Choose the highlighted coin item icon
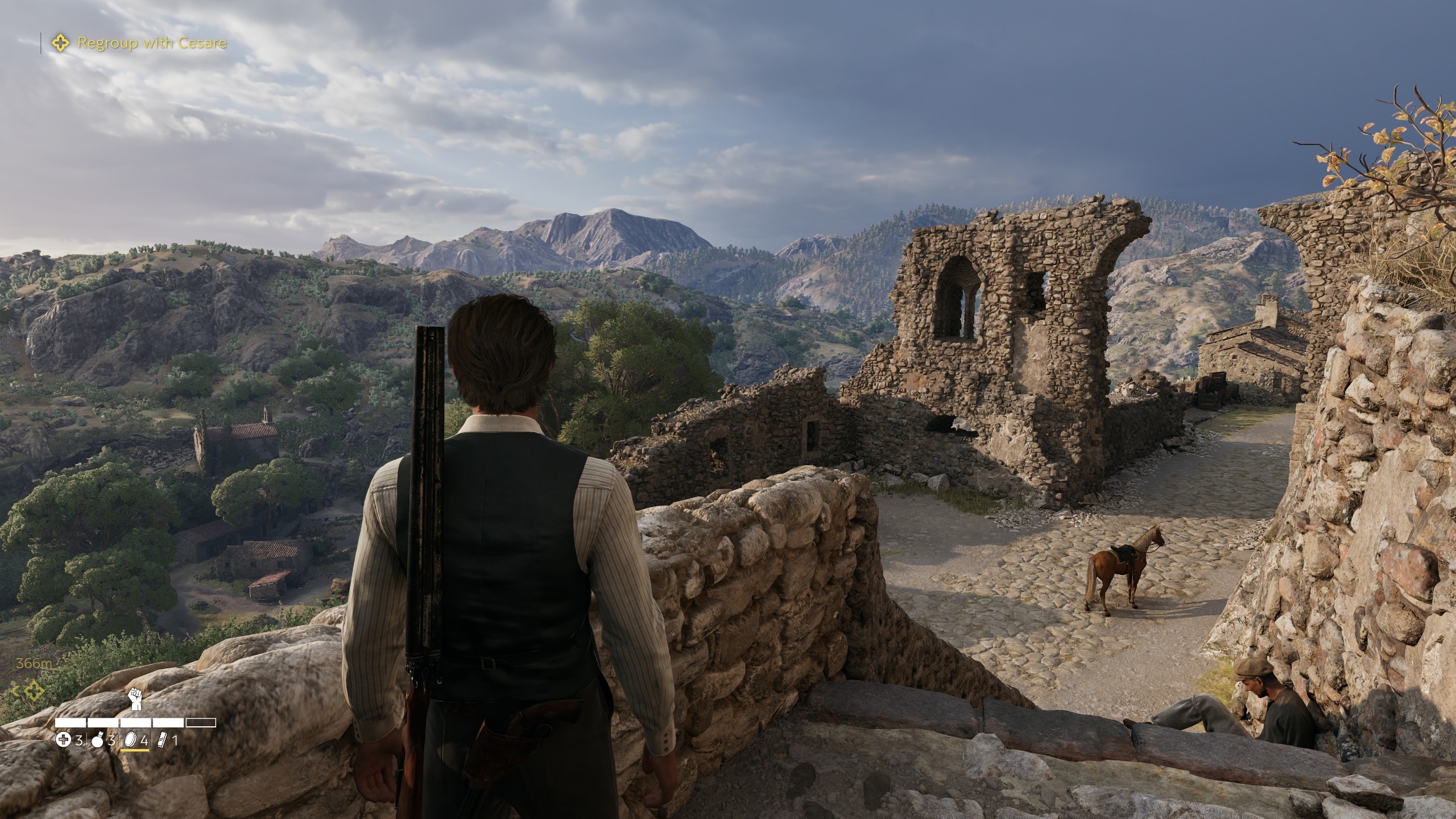The width and height of the screenshot is (1456, 819). click(x=130, y=740)
